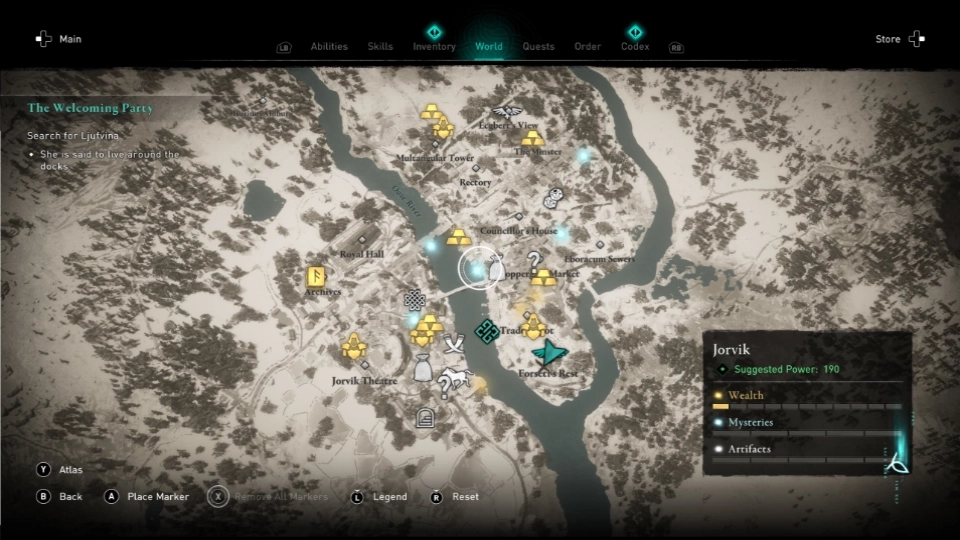Select the World tab

coord(489,46)
